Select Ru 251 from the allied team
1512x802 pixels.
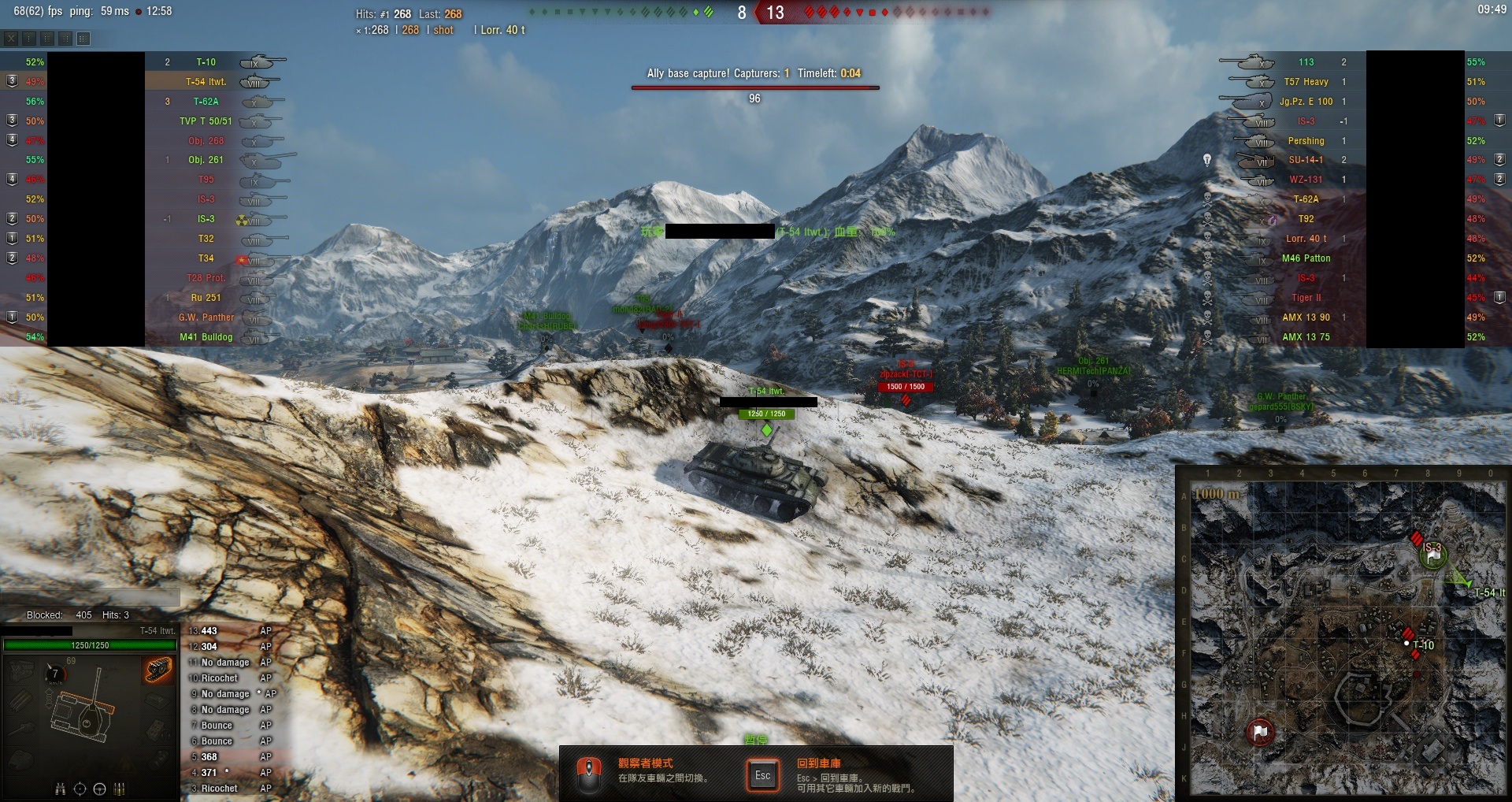(206, 298)
